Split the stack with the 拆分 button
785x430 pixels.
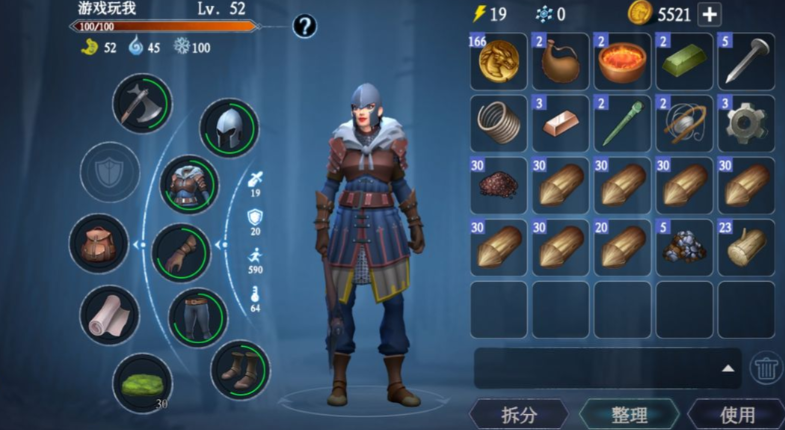point(517,414)
